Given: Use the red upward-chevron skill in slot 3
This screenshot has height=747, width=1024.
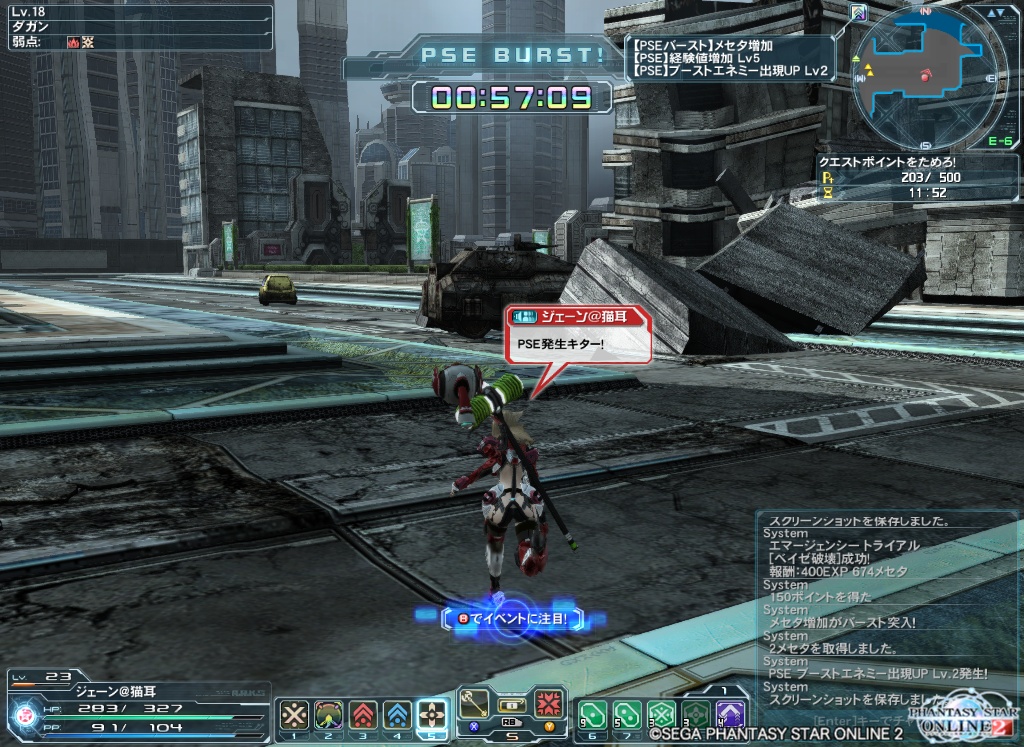Looking at the screenshot, I should pyautogui.click(x=363, y=714).
